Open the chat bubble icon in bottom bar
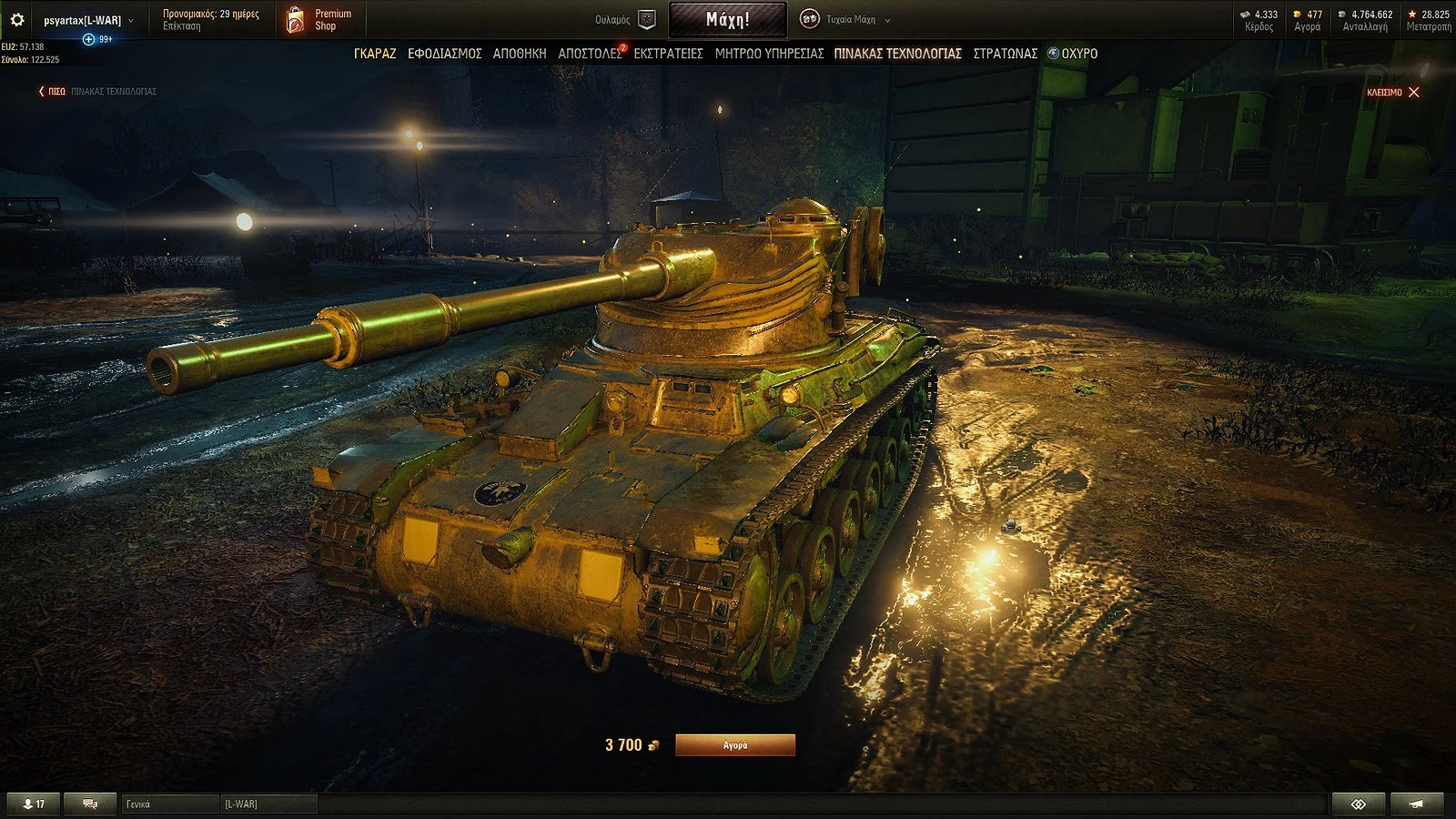The image size is (1456, 819). [90, 804]
